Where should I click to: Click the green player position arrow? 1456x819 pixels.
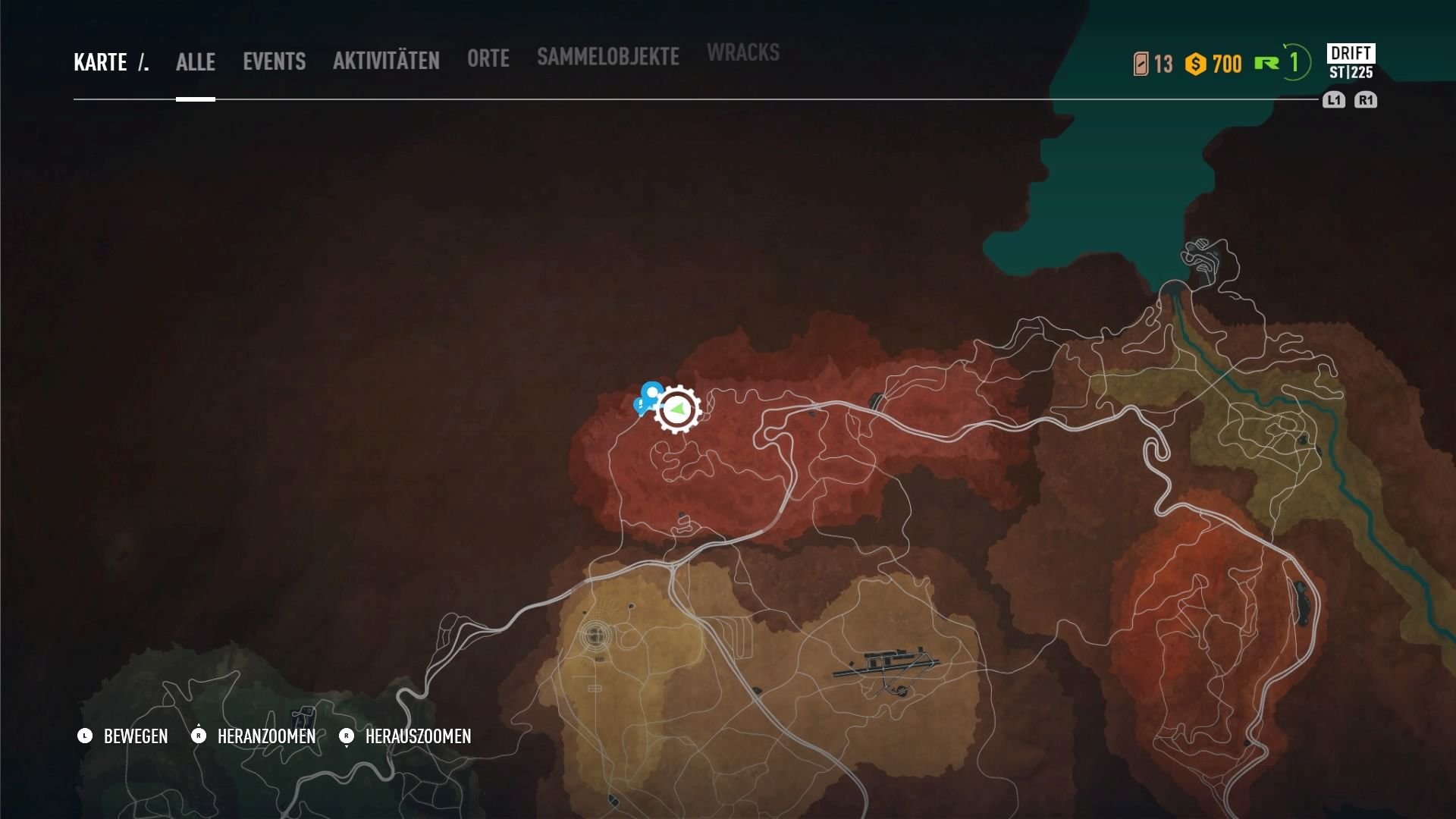(678, 409)
